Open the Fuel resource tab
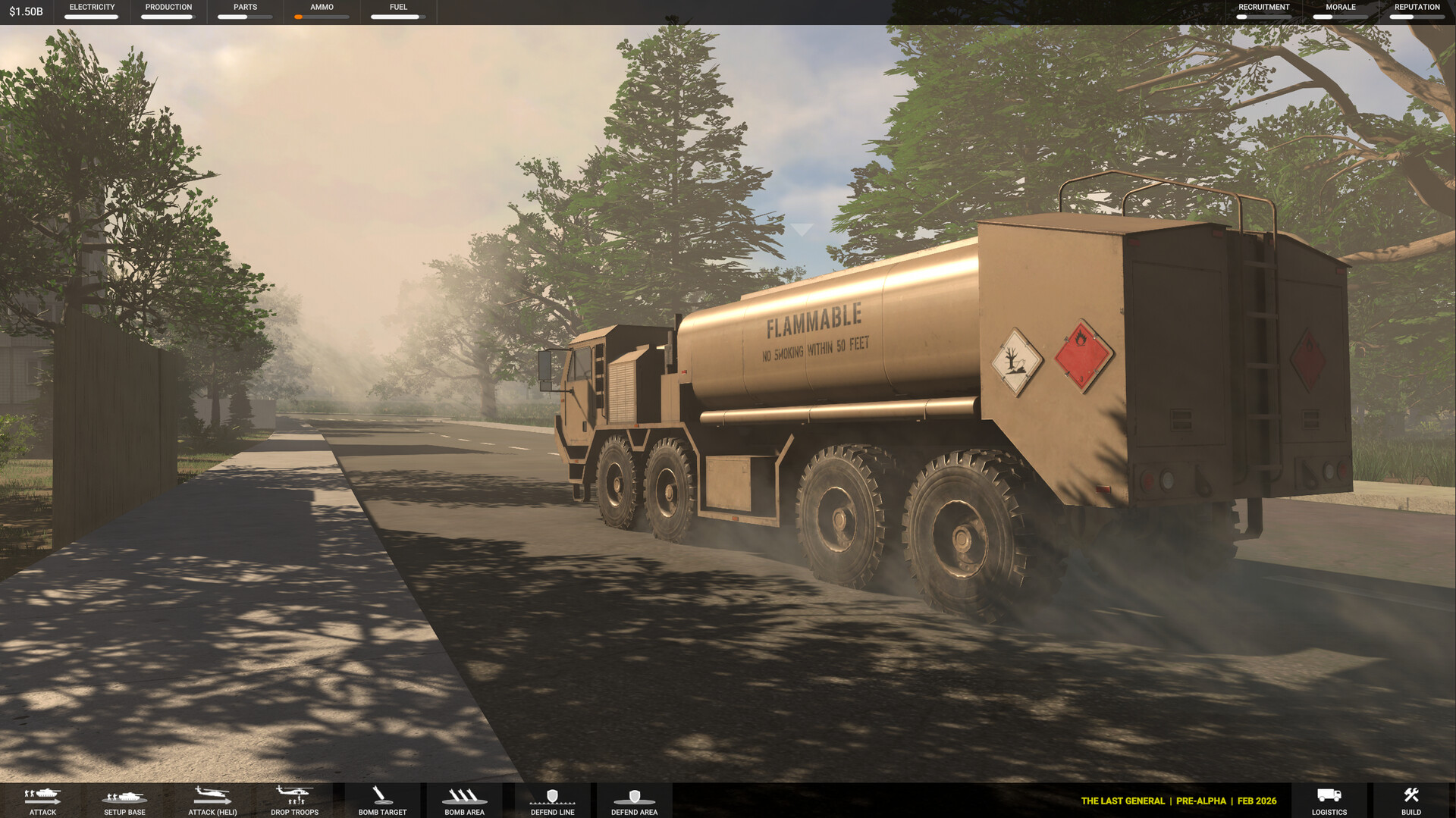 [x=397, y=11]
